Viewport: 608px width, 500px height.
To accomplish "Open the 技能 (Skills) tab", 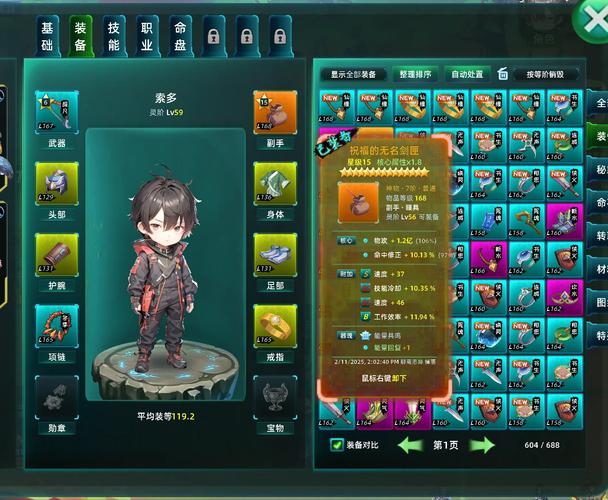I will (x=113, y=35).
